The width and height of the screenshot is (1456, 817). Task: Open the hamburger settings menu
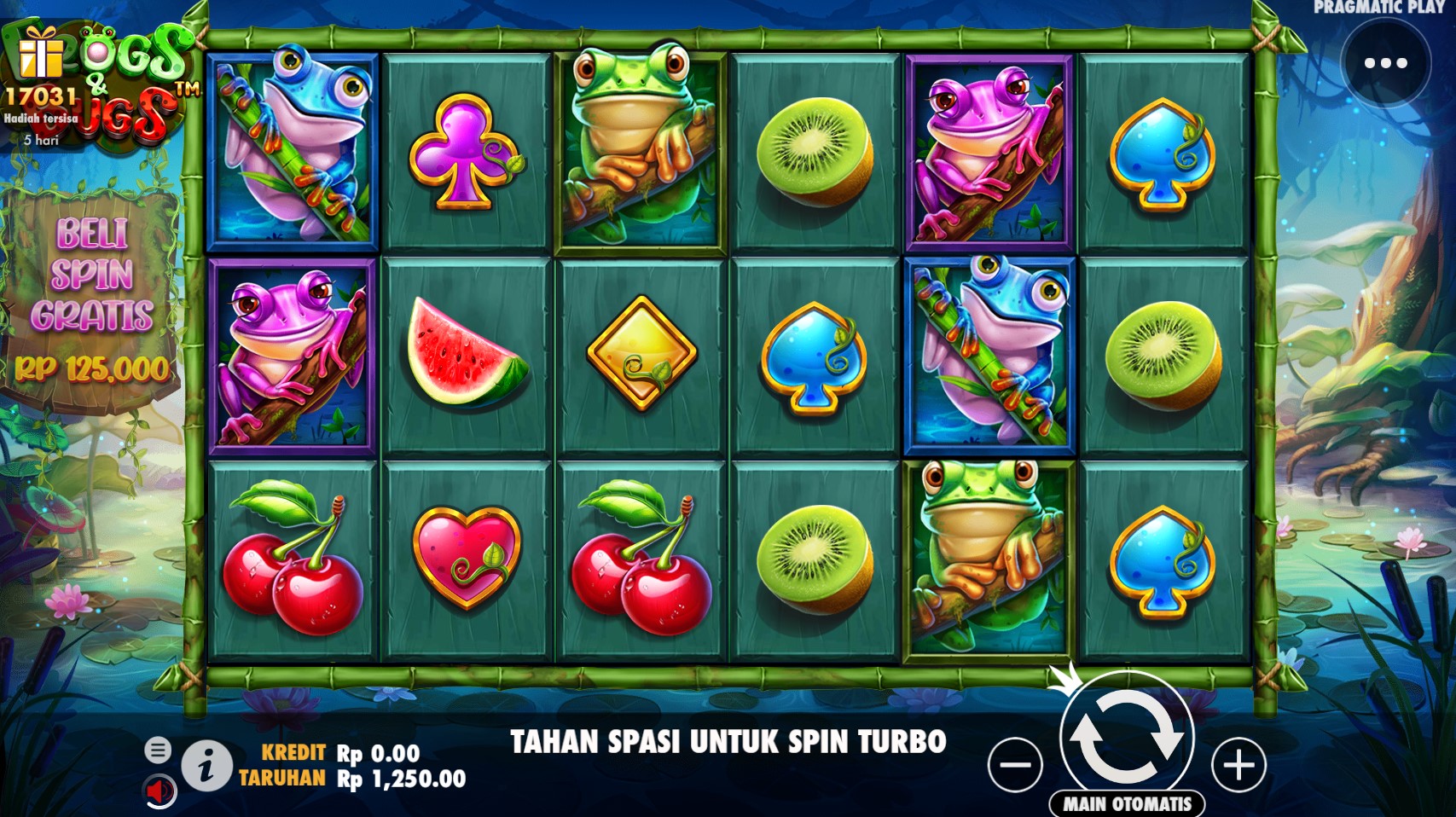(x=158, y=750)
